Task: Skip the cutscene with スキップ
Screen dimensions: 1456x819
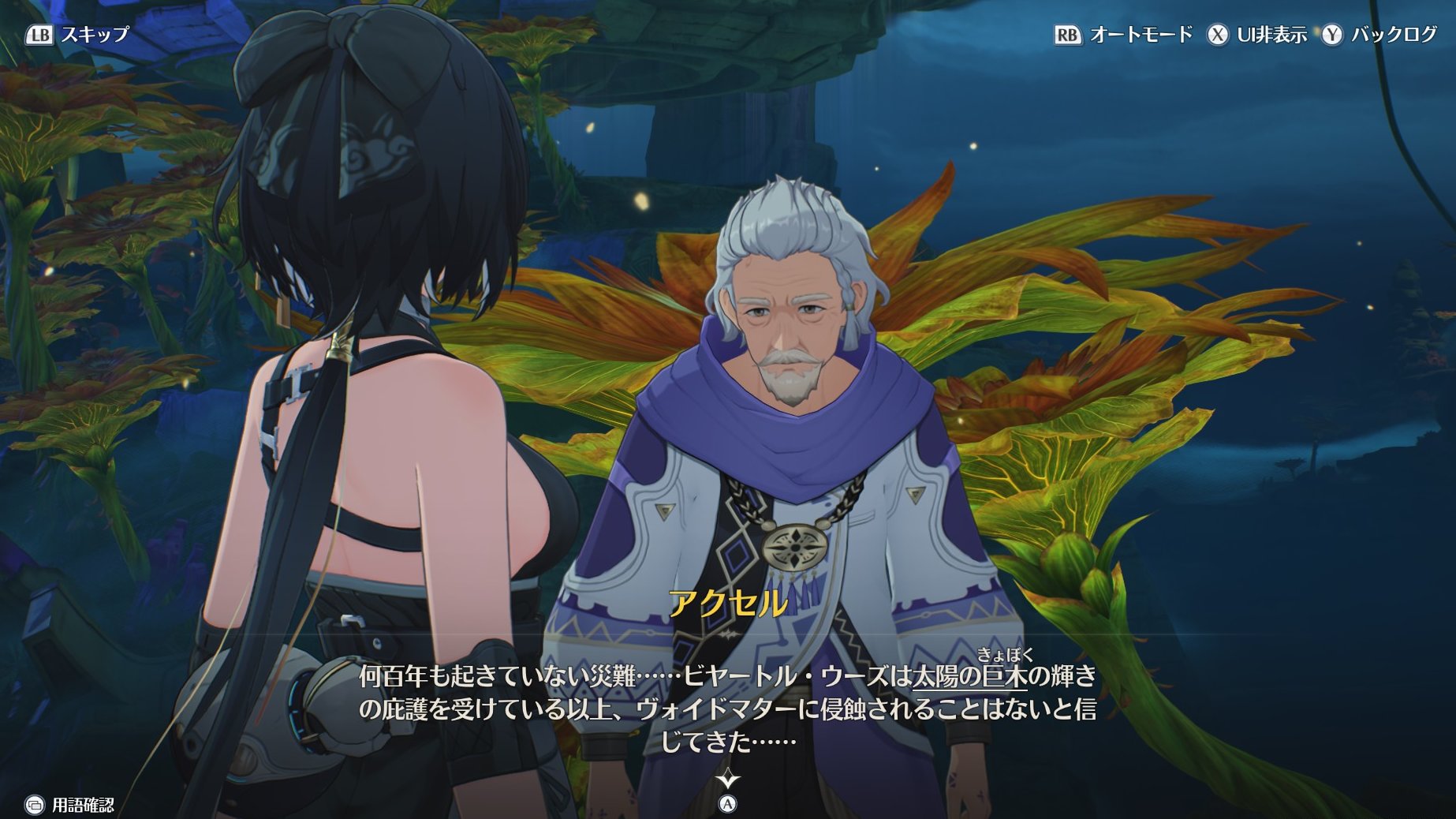Action: tap(77, 35)
